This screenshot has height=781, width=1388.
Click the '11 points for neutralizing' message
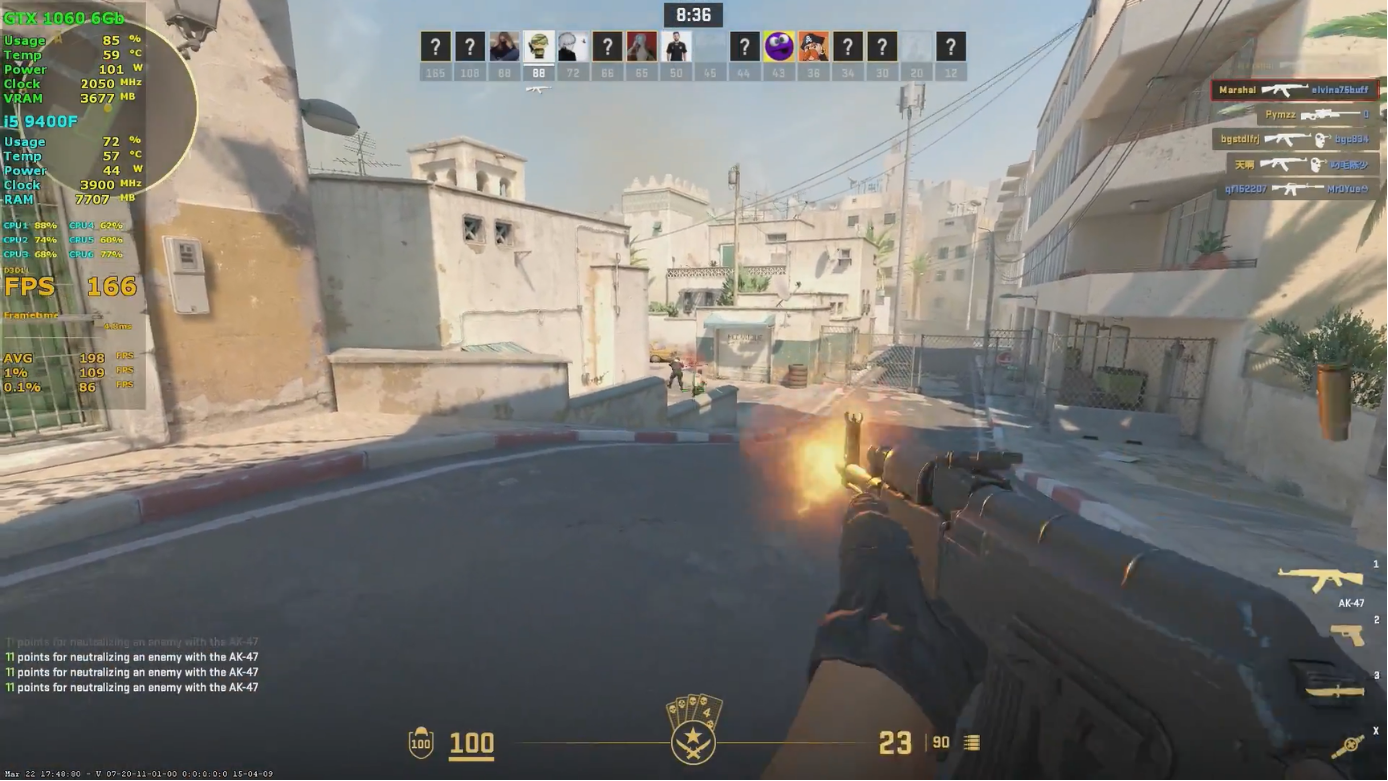pos(130,672)
